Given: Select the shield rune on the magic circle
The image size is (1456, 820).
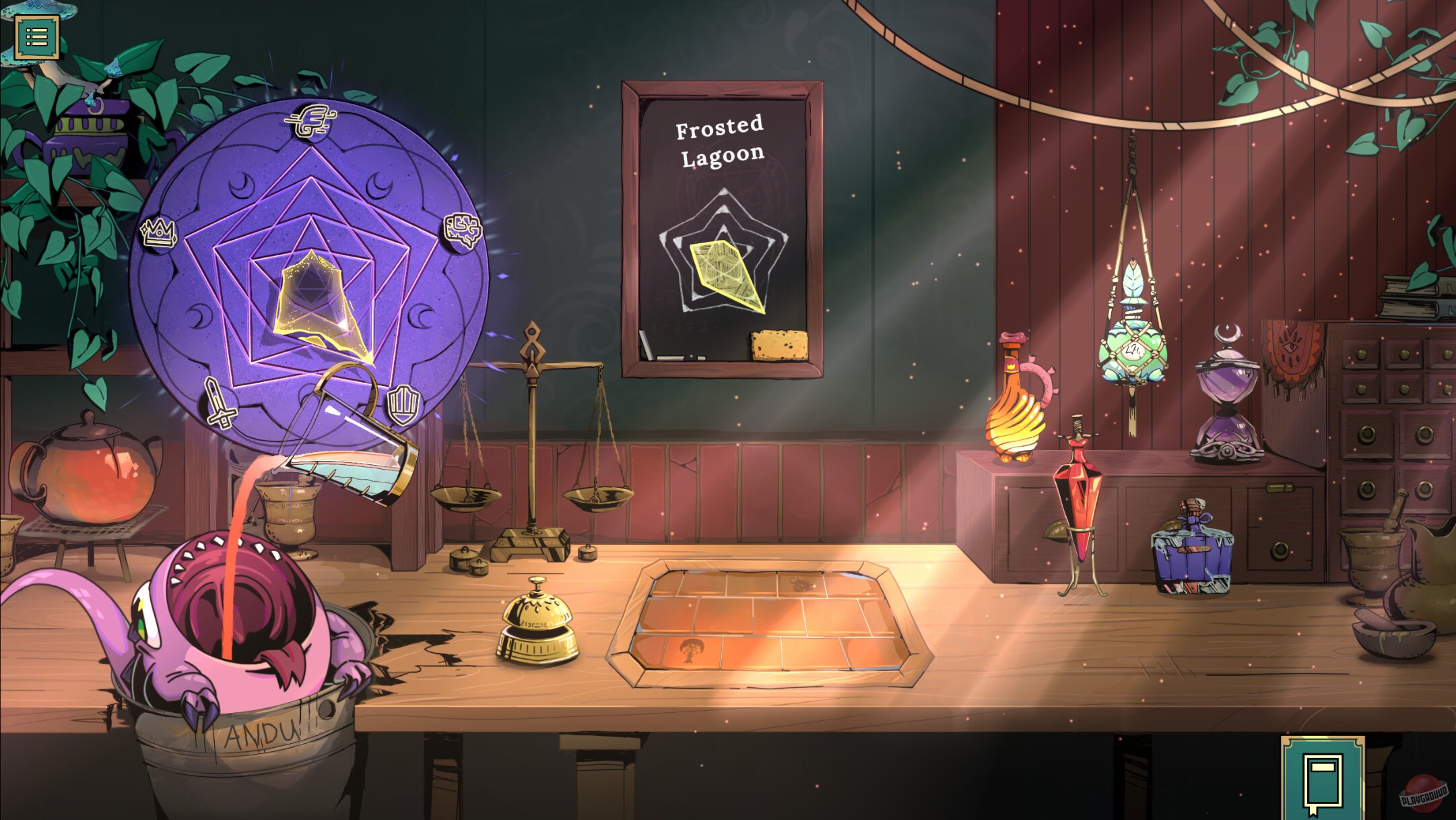Looking at the screenshot, I should pyautogui.click(x=403, y=404).
